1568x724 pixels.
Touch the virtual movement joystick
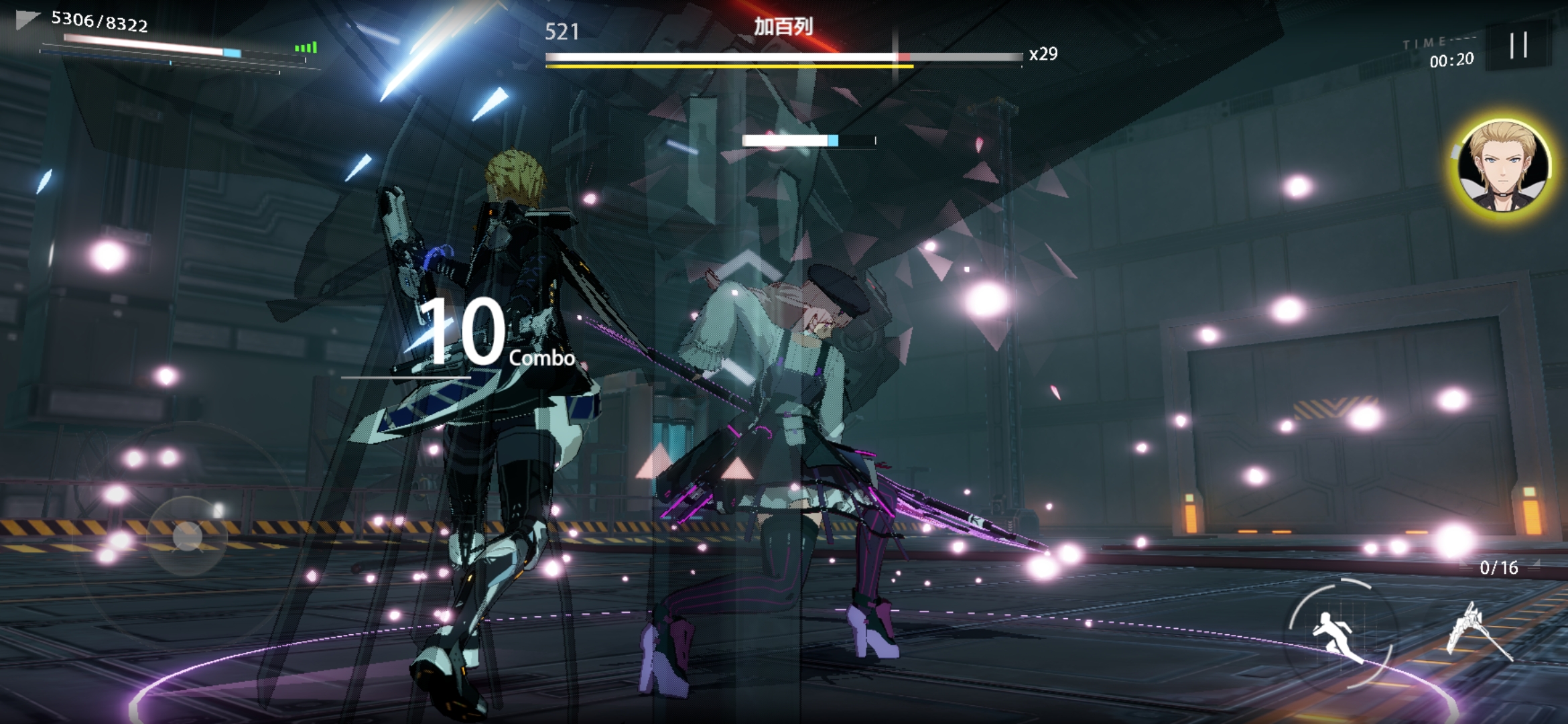tap(187, 536)
